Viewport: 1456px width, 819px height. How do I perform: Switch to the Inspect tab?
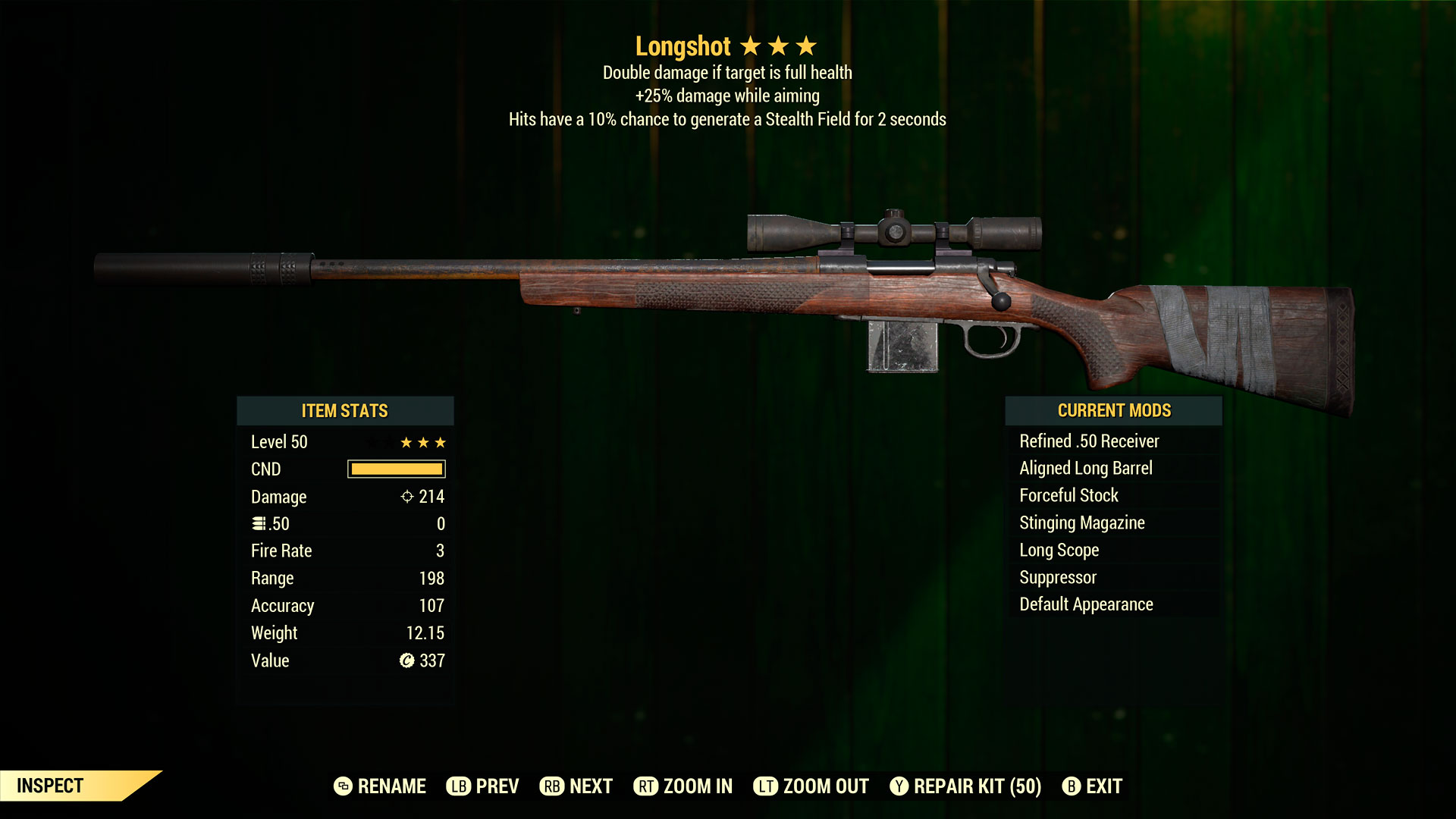click(x=52, y=786)
